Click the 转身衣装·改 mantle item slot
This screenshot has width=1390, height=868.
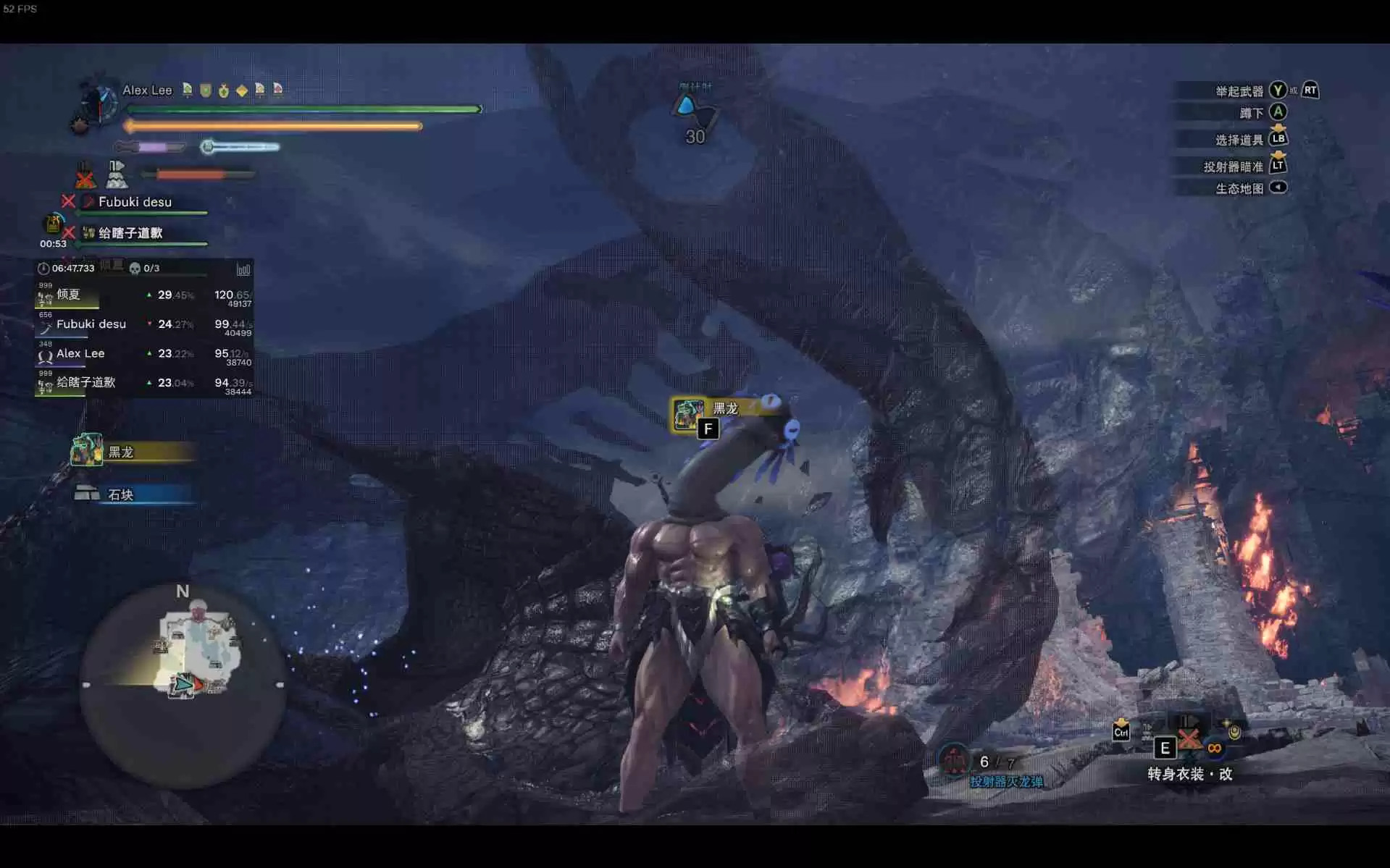(x=1189, y=740)
